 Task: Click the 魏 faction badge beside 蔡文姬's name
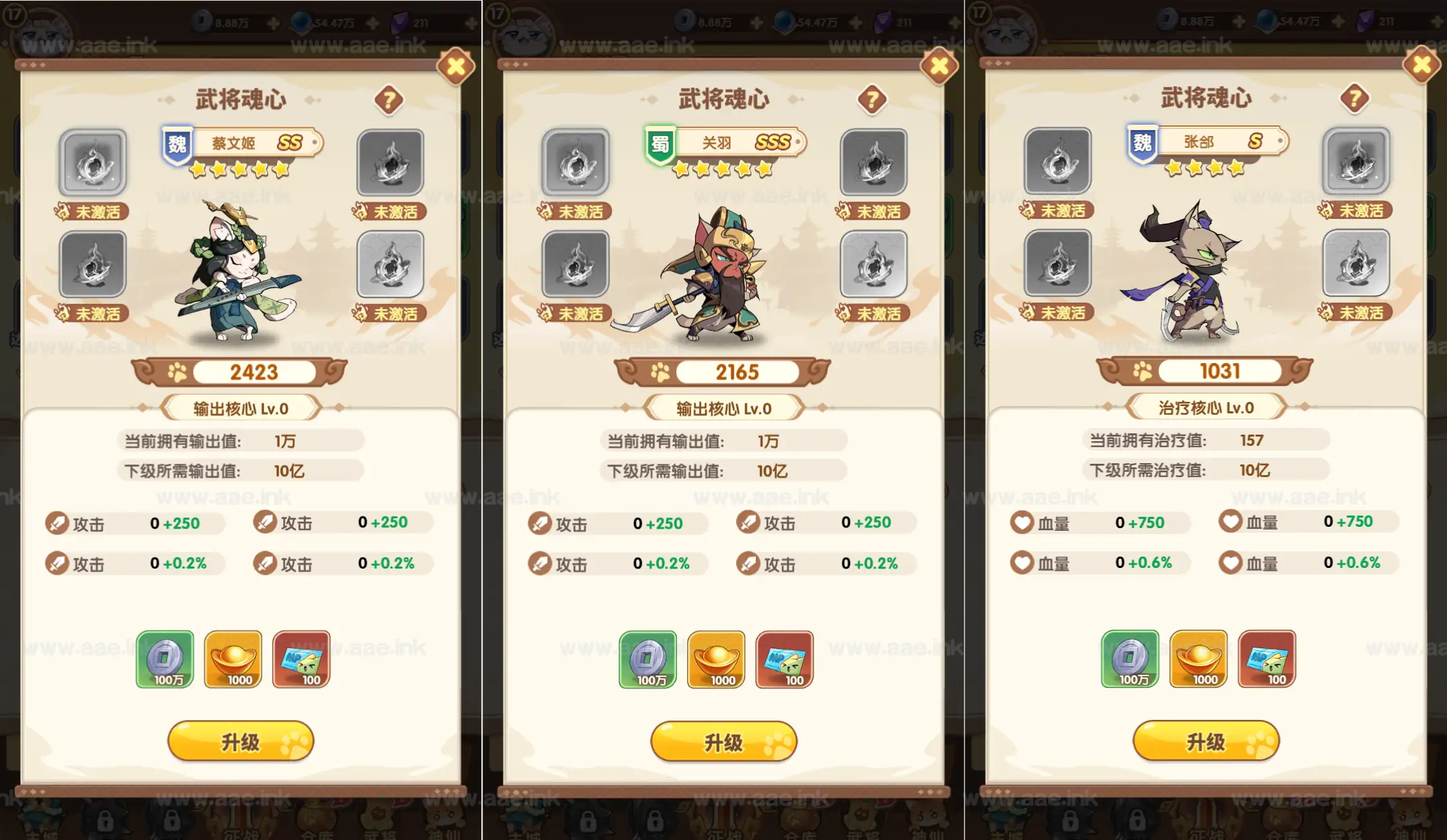[x=175, y=141]
